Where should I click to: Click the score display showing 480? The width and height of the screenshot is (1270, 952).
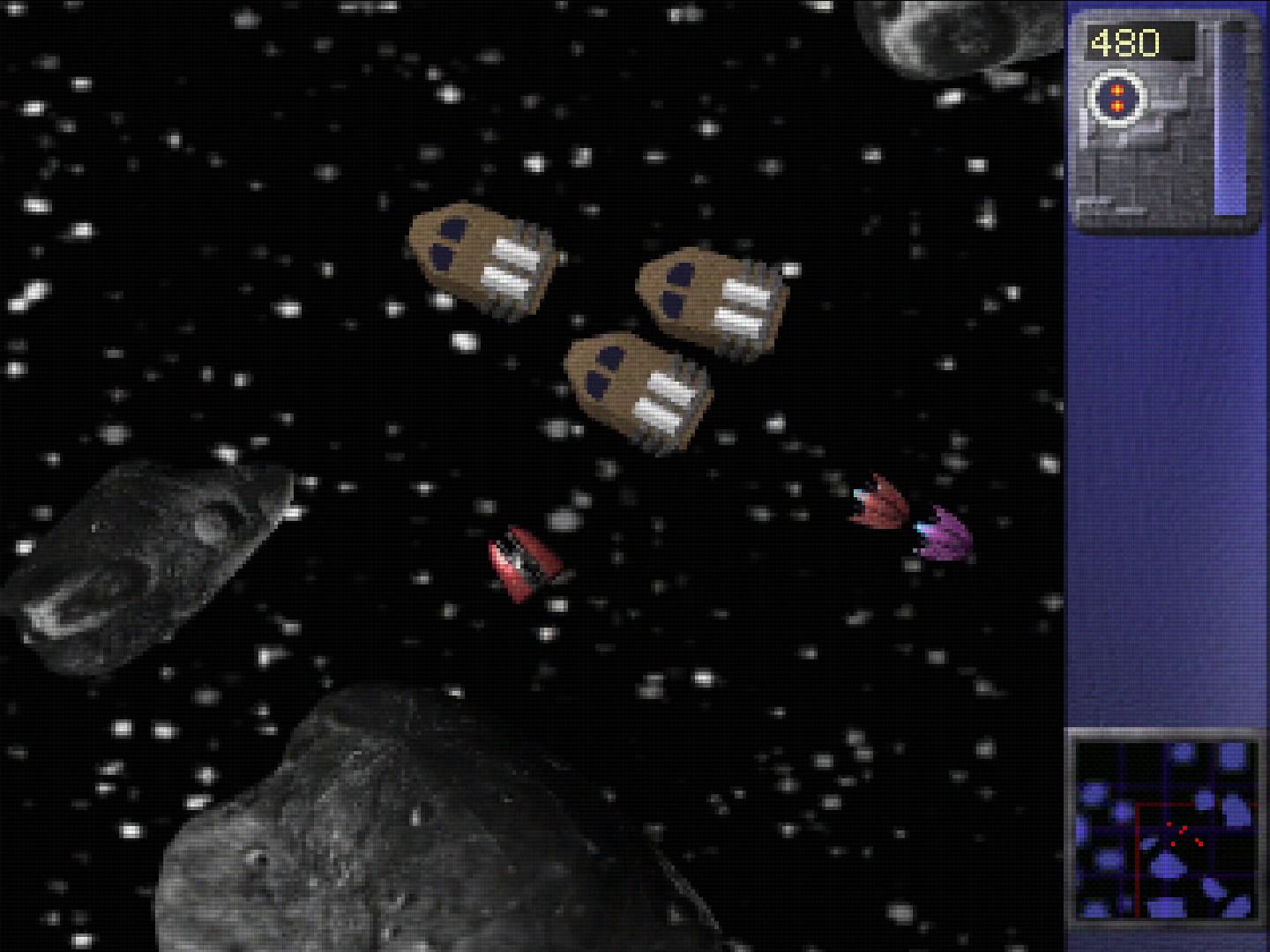[x=1127, y=40]
